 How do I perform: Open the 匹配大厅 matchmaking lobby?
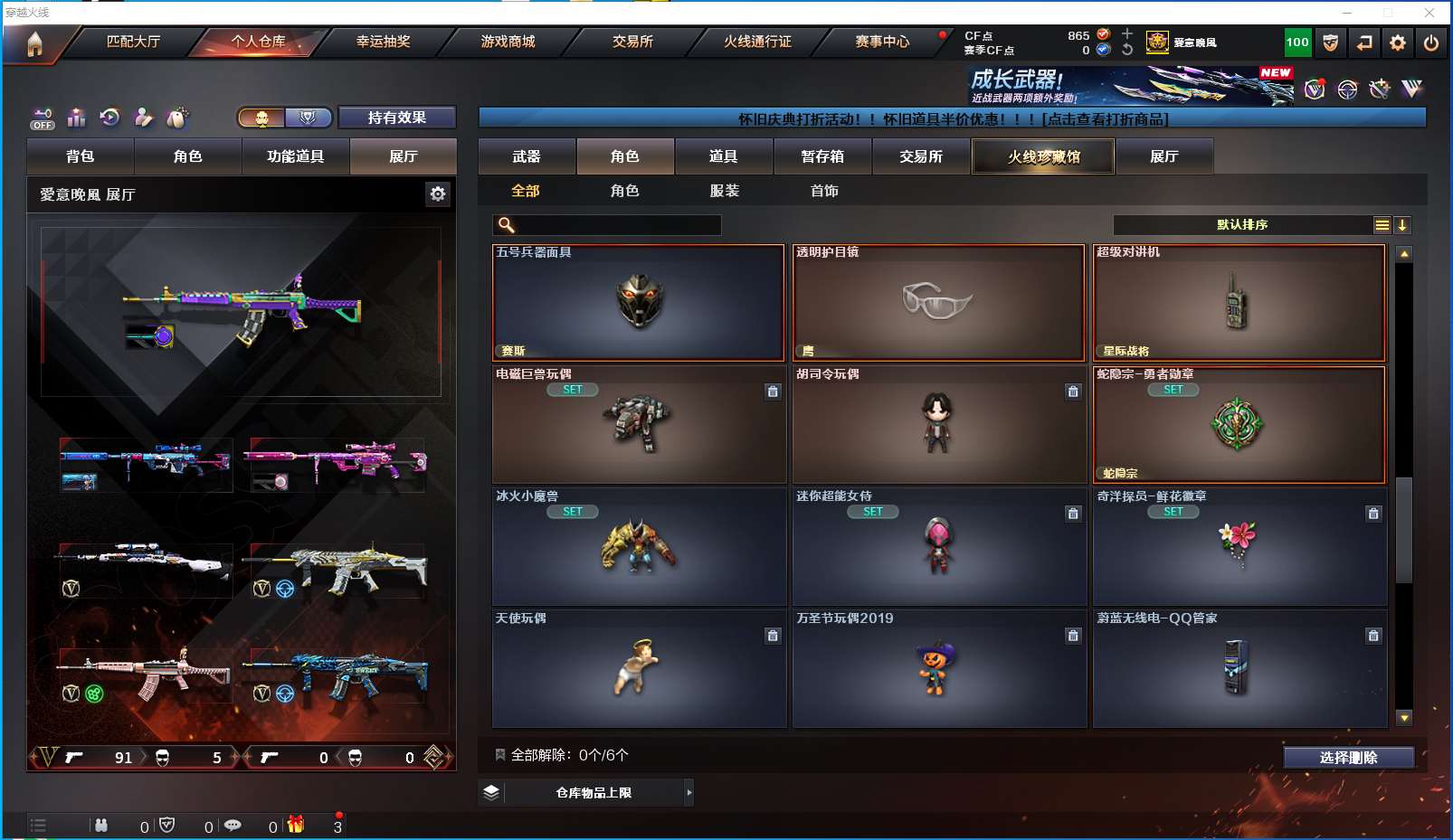[133, 42]
